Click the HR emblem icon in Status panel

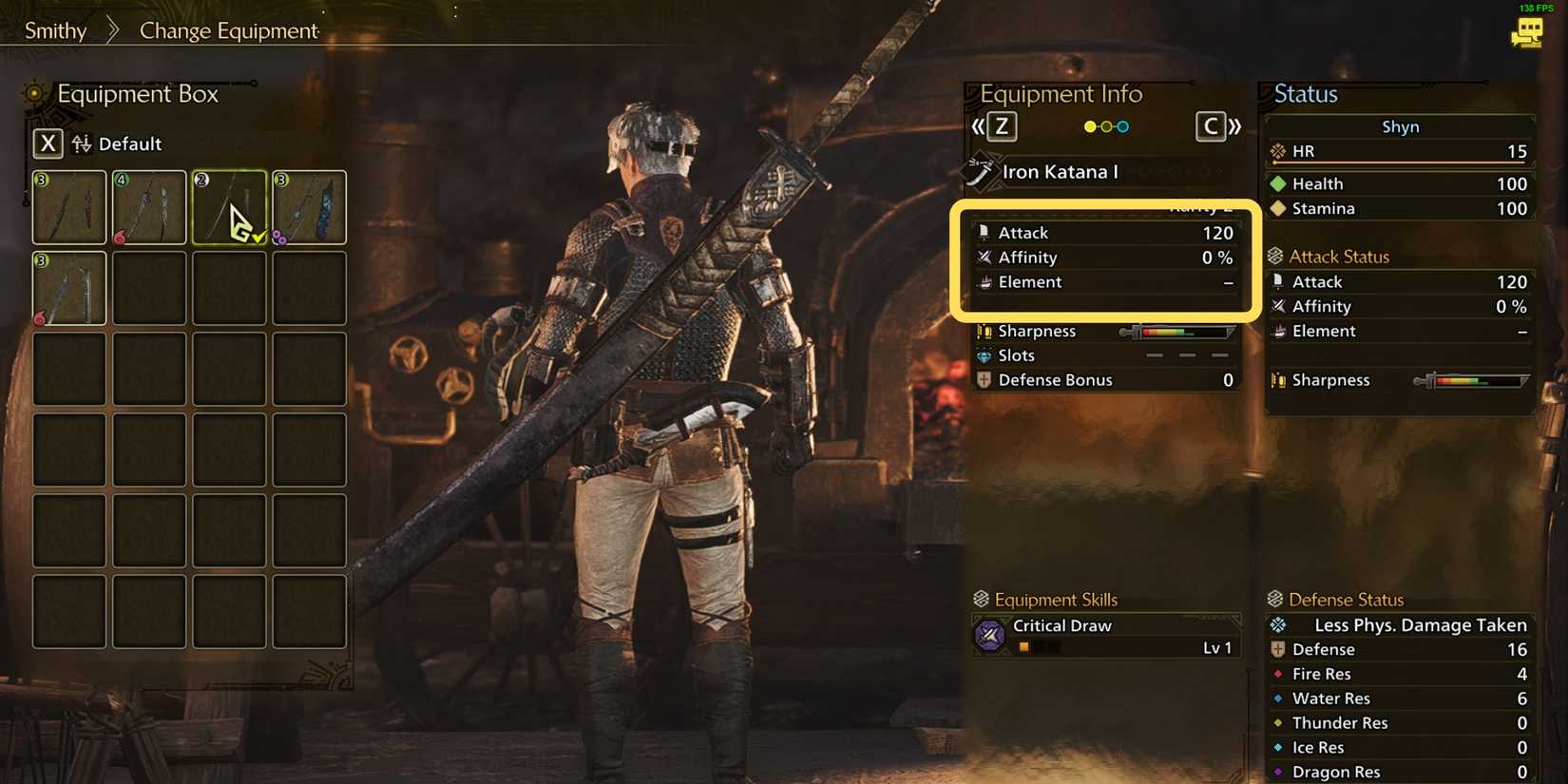point(1276,150)
